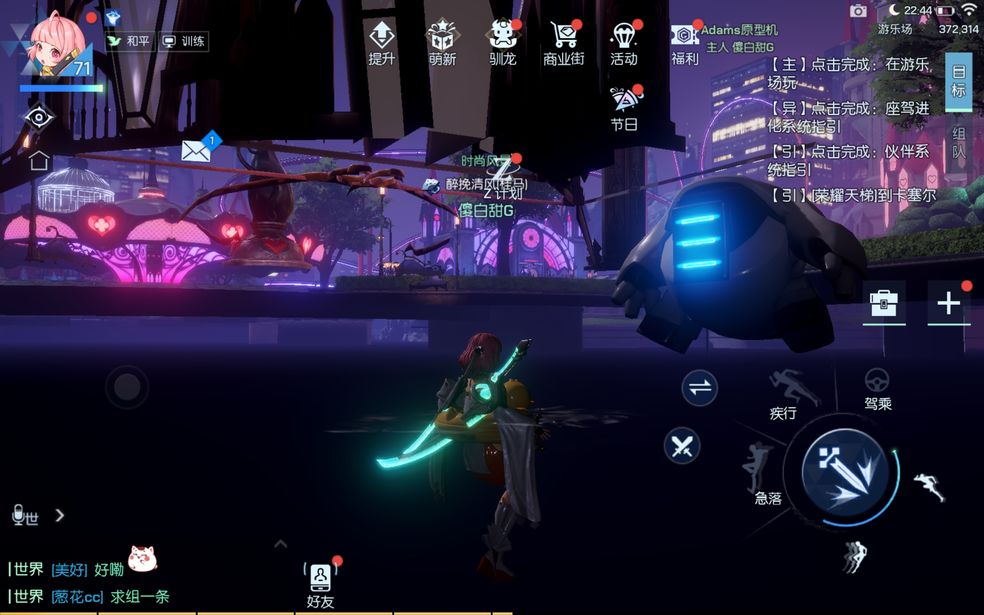This screenshot has height=615, width=984.
Task: Open the 萌新 newcomer menu
Action: pos(442,42)
